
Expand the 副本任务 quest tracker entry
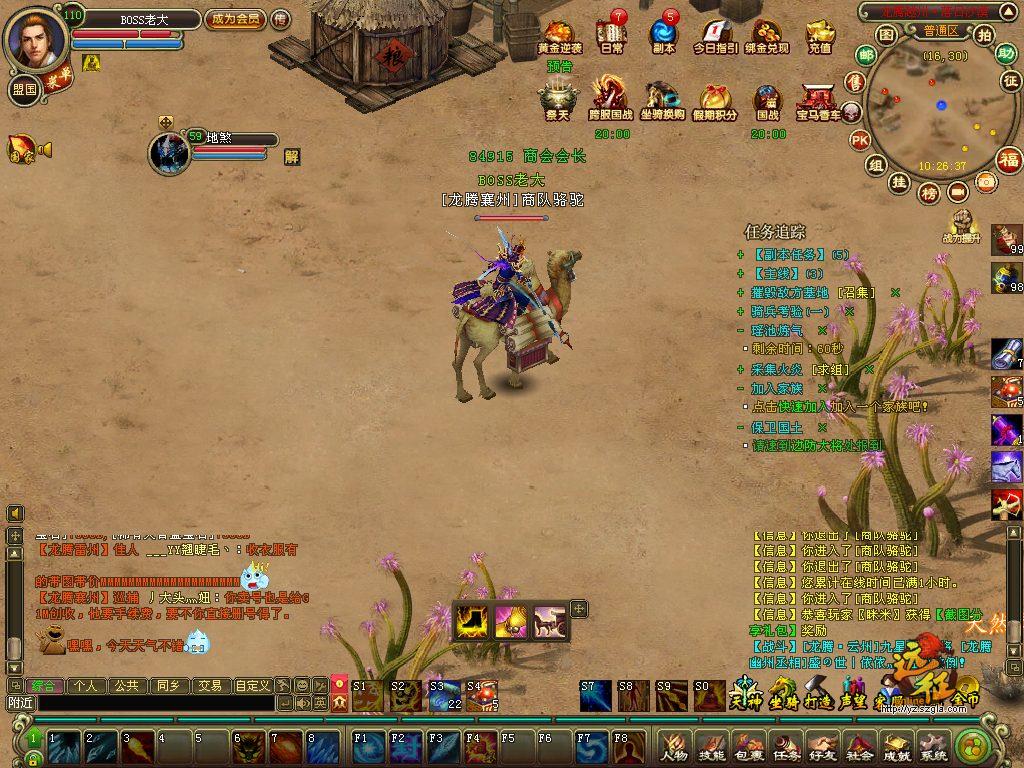point(740,255)
